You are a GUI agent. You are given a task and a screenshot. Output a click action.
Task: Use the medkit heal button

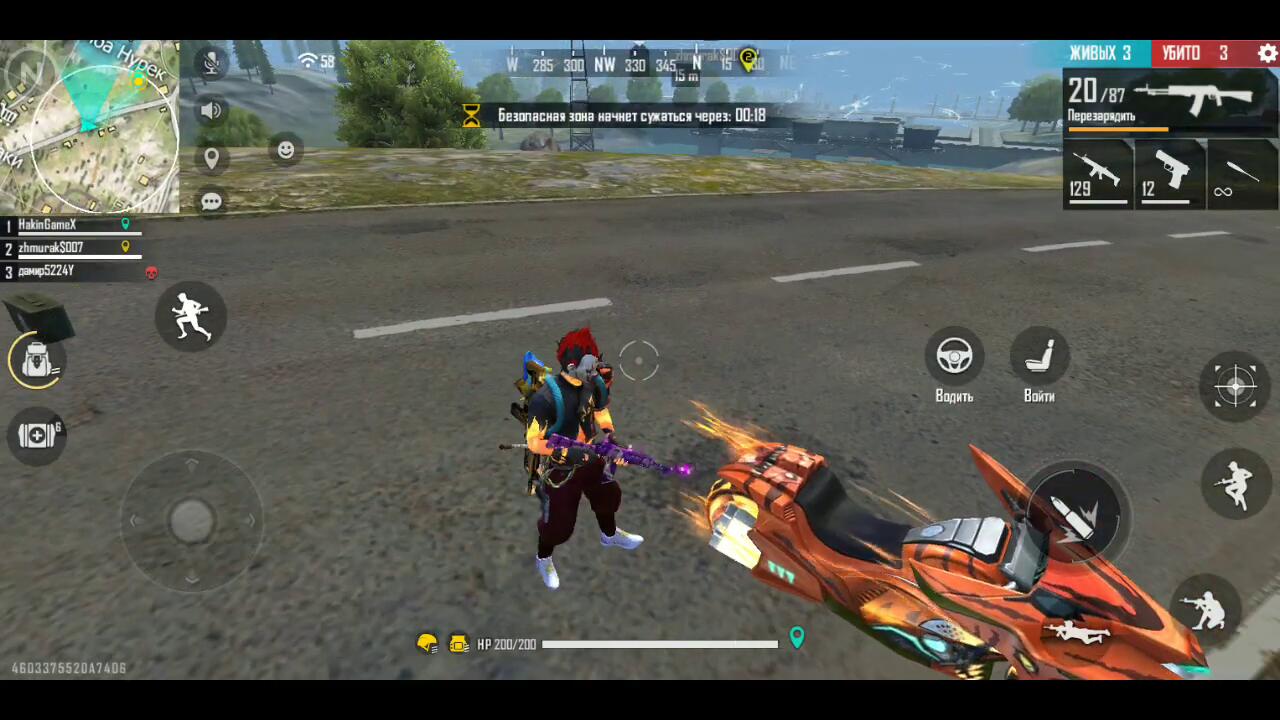pyautogui.click(x=37, y=435)
